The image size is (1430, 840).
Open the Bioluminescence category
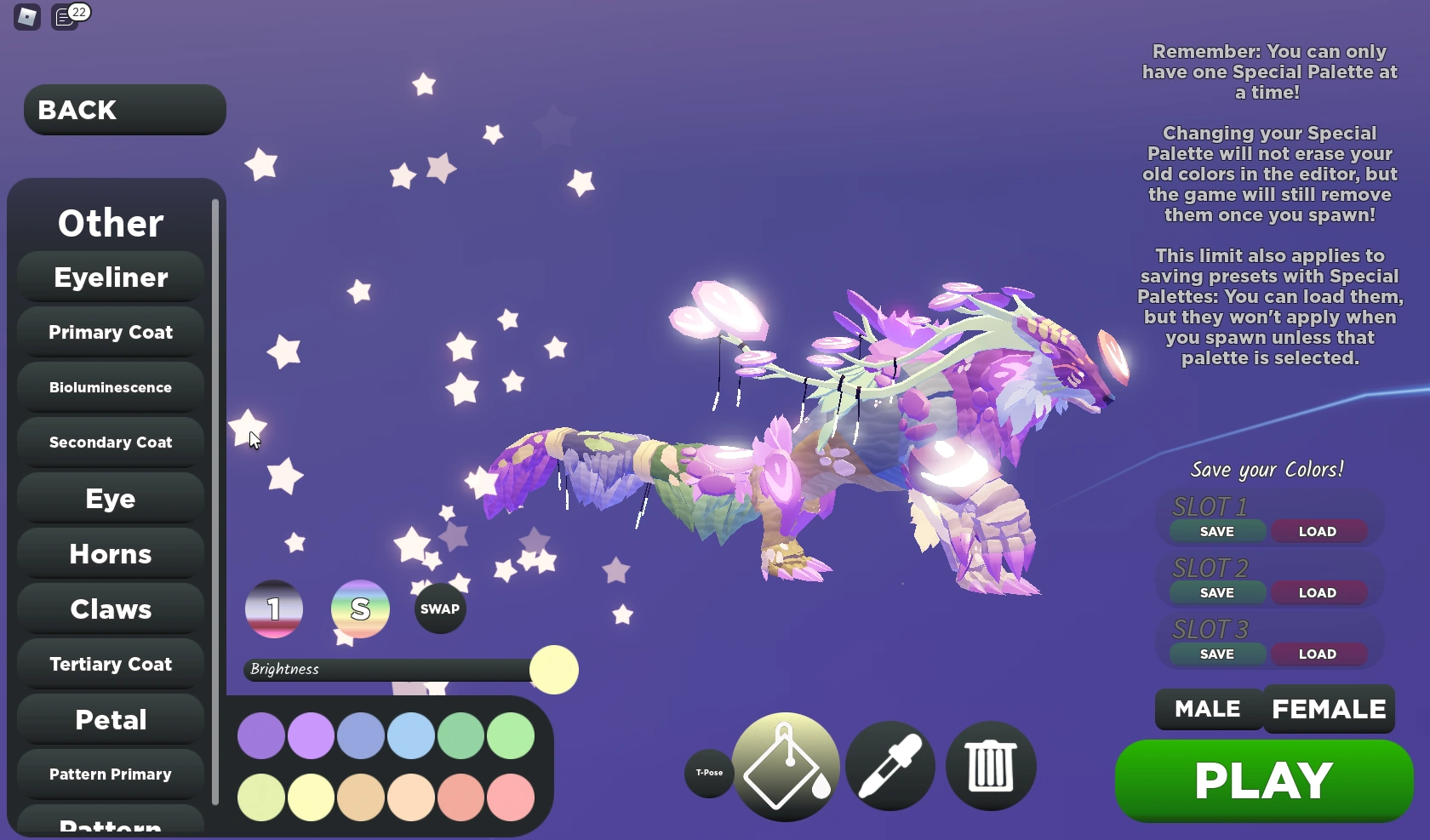coord(110,387)
